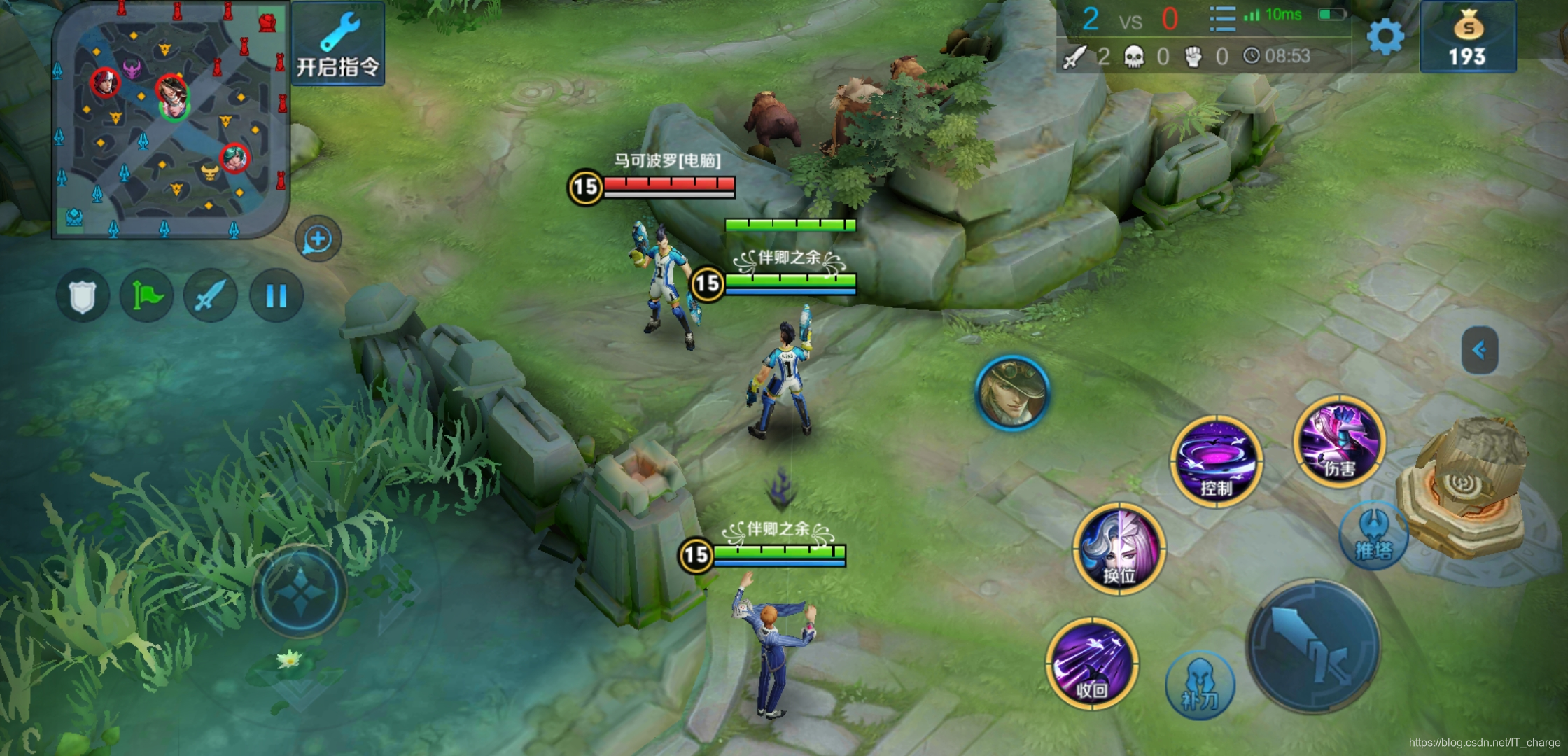Image resolution: width=1568 pixels, height=756 pixels.
Task: Tap the magnifier plus button by the minimap
Action: click(318, 239)
